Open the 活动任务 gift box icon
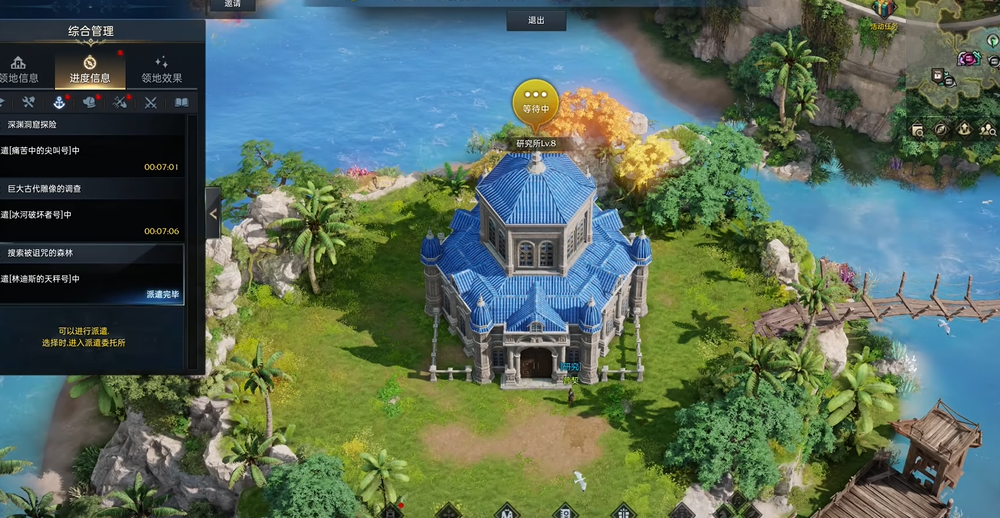The height and width of the screenshot is (518, 1000). point(883,10)
